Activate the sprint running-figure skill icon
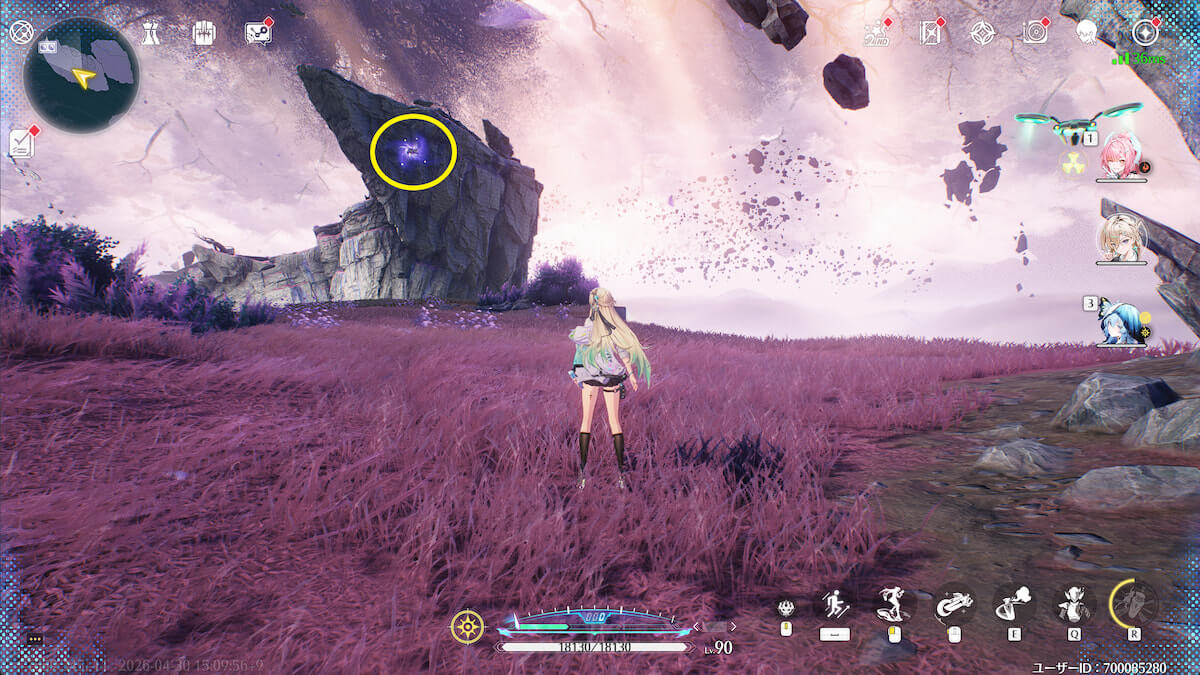Image resolution: width=1200 pixels, height=675 pixels. tap(834, 604)
